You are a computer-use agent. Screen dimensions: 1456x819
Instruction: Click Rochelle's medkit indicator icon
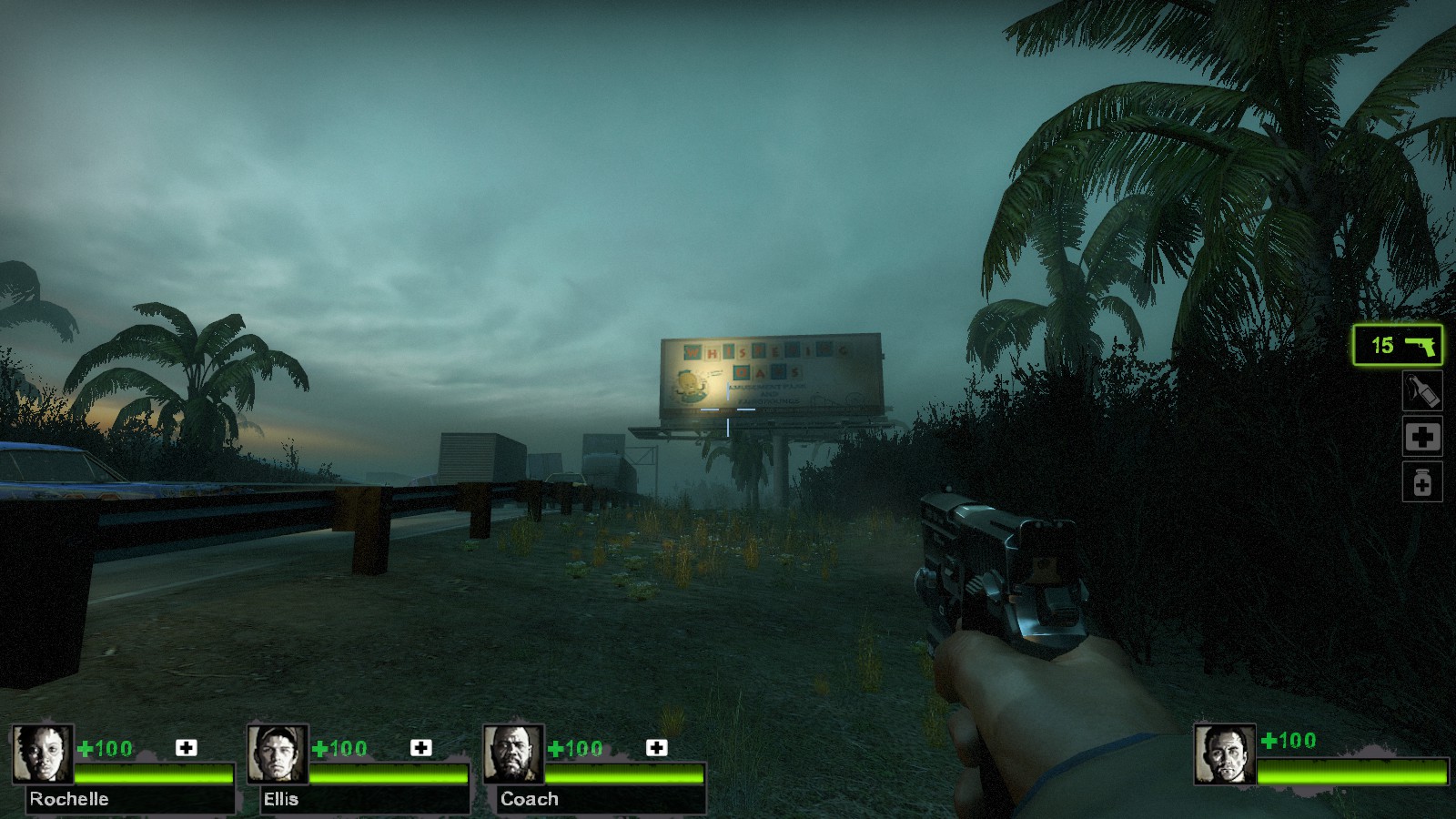pos(187,748)
